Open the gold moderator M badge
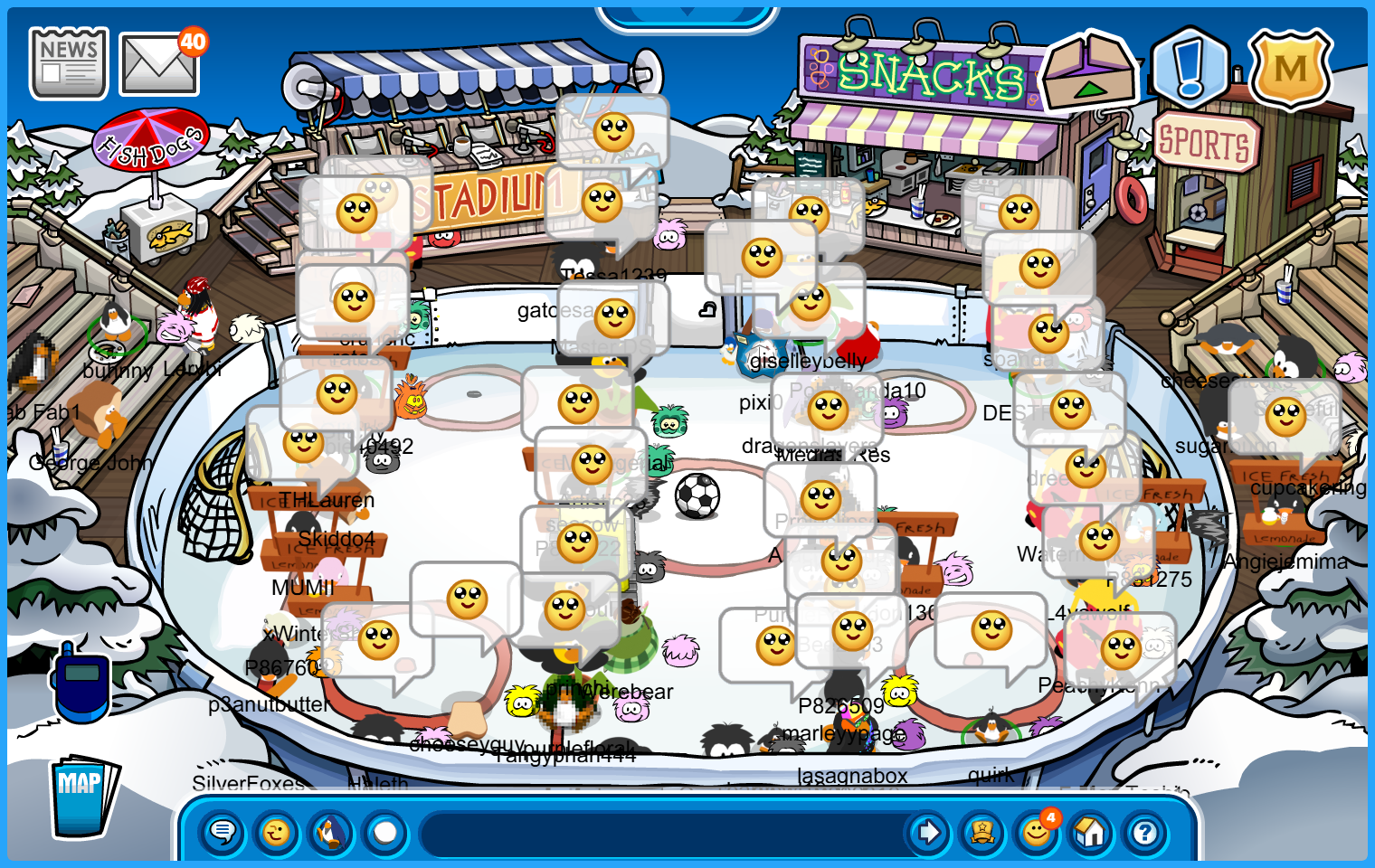Screen dimensions: 1375x868 pos(1290,69)
